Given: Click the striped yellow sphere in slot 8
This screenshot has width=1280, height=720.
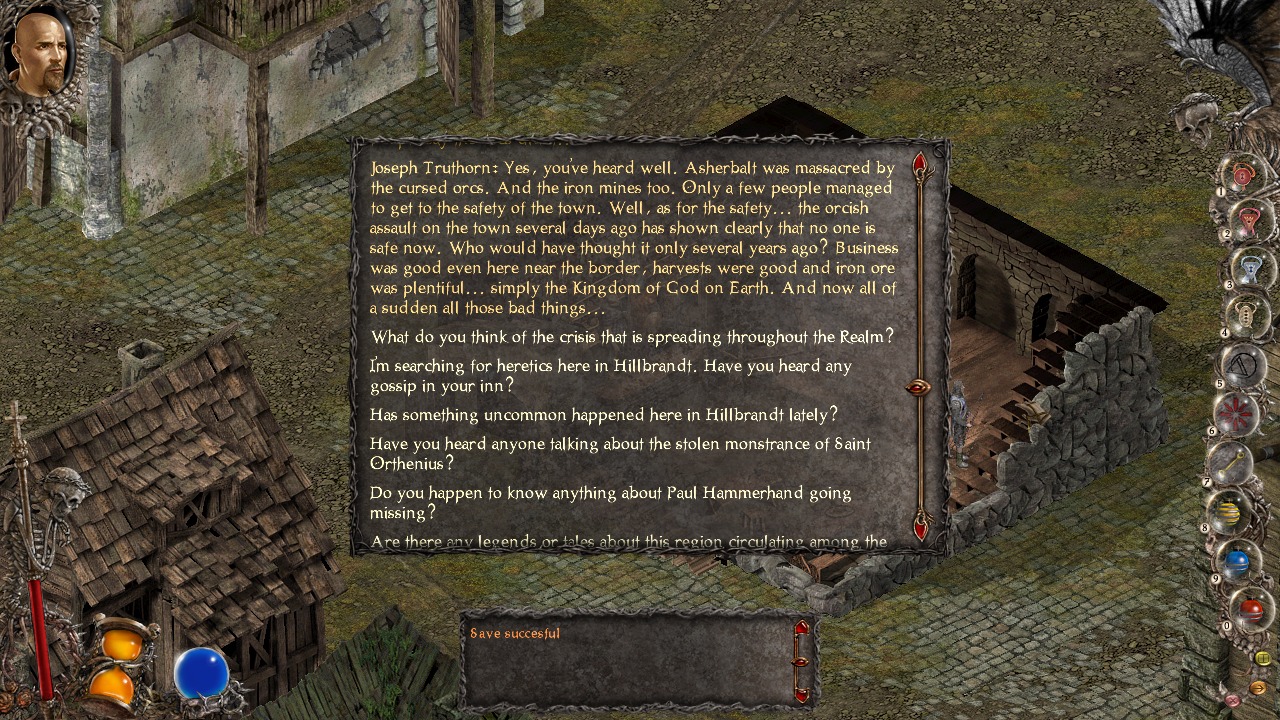Looking at the screenshot, I should [1228, 512].
